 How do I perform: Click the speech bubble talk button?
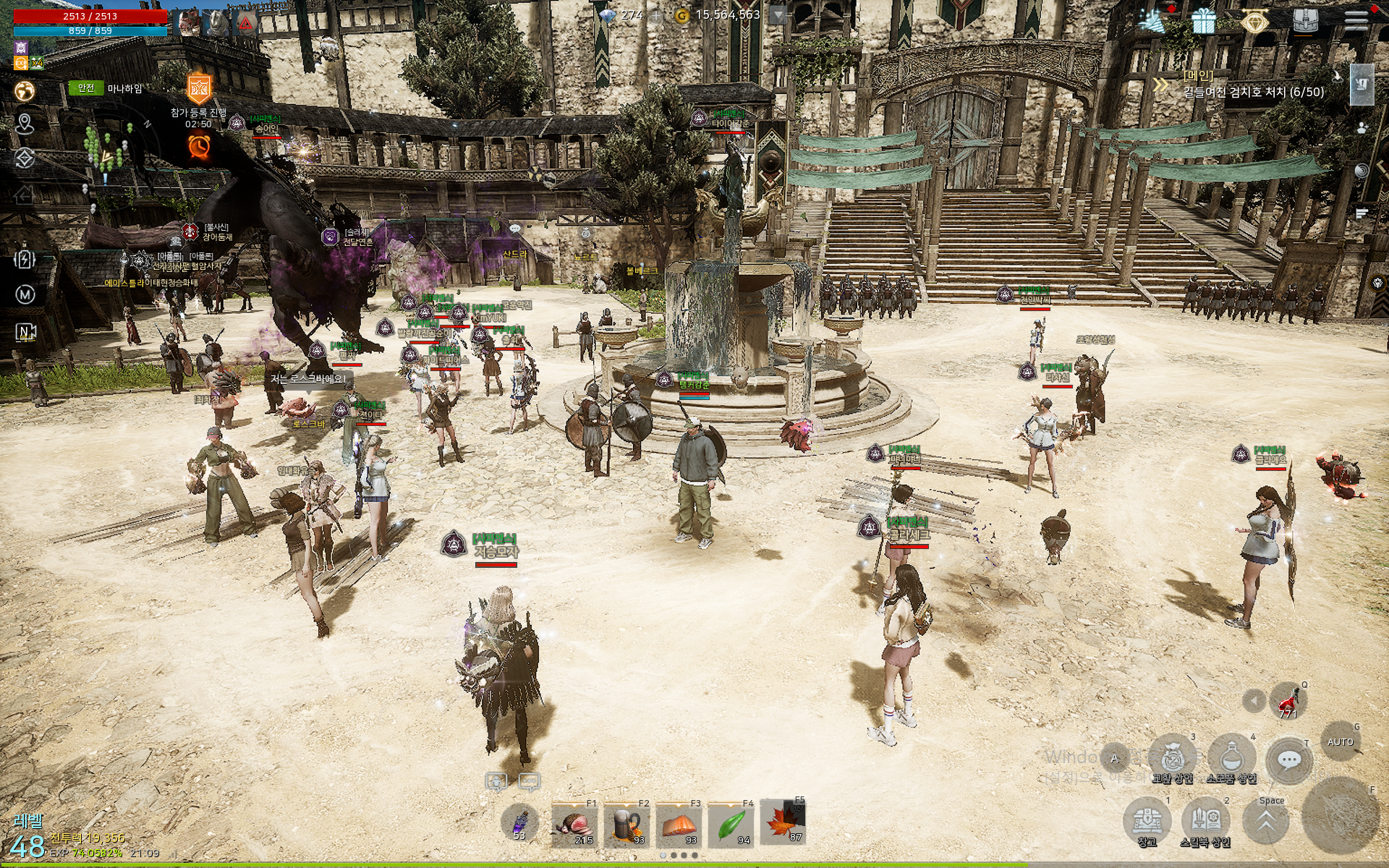tap(1289, 760)
